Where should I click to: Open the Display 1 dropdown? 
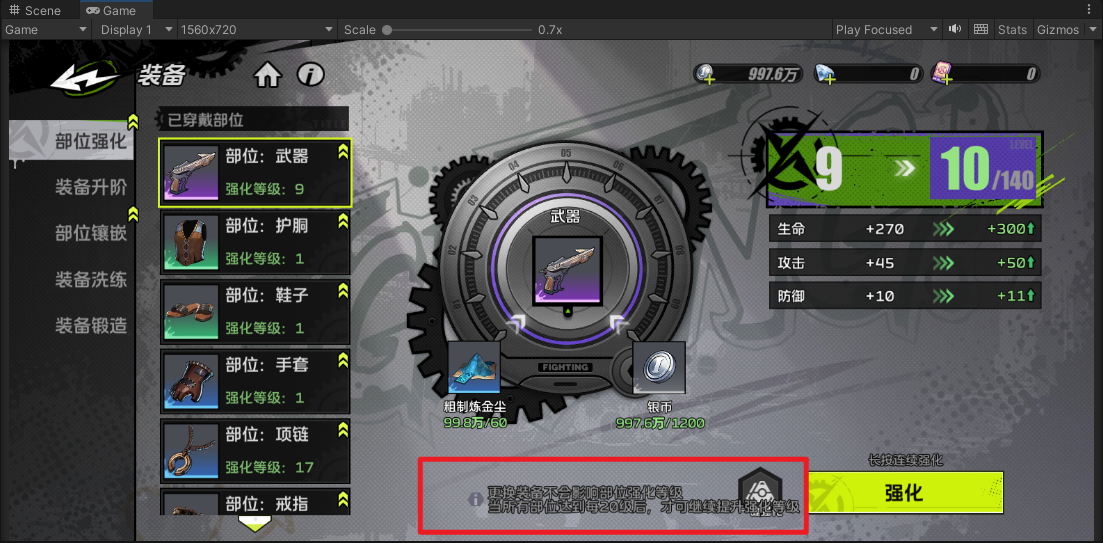coord(136,30)
